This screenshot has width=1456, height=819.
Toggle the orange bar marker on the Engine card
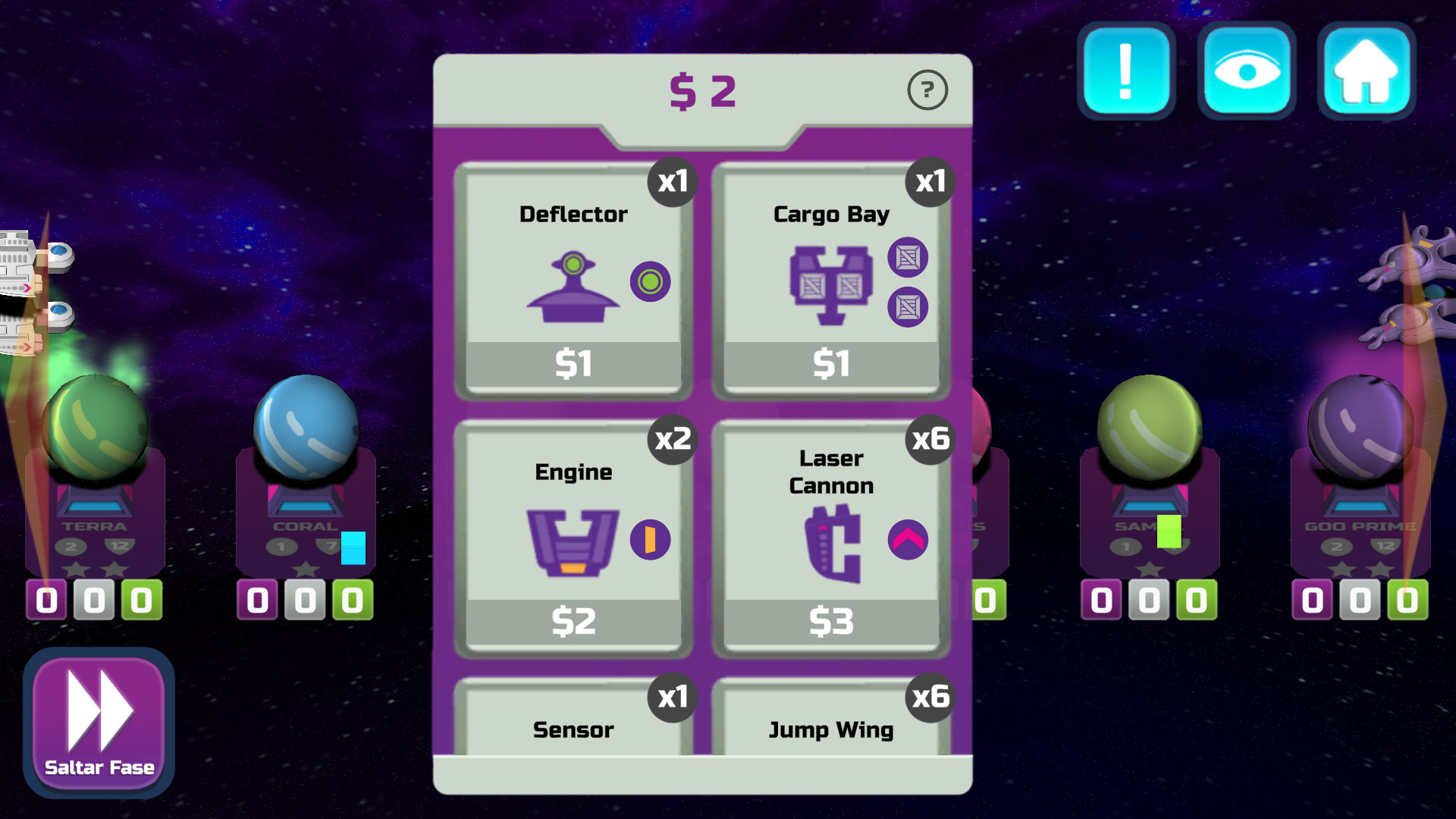(650, 538)
